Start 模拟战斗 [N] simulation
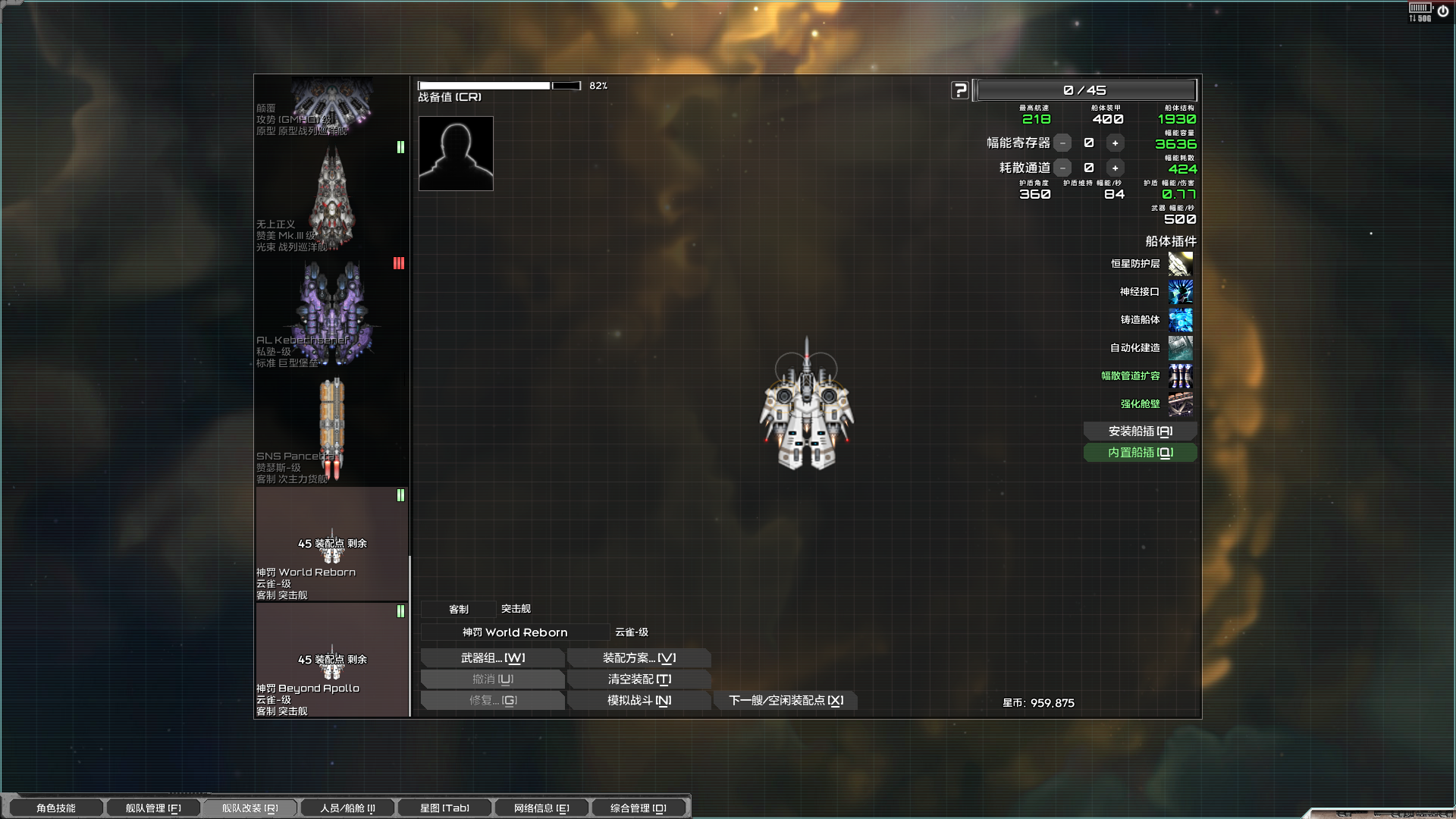 [638, 700]
